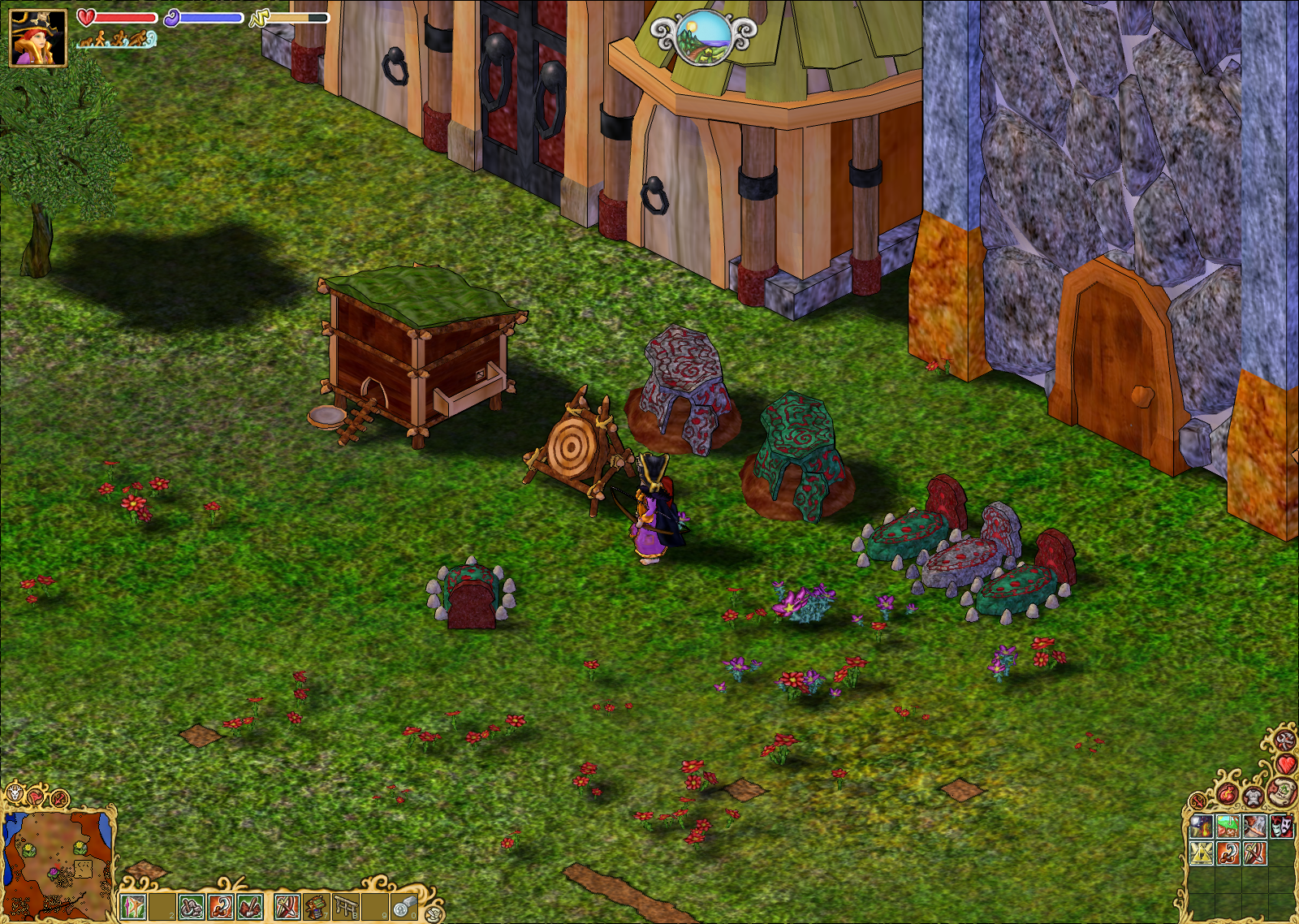Click the landscape medallion at top center
Viewport: 1299px width, 924px height.
coord(704,37)
